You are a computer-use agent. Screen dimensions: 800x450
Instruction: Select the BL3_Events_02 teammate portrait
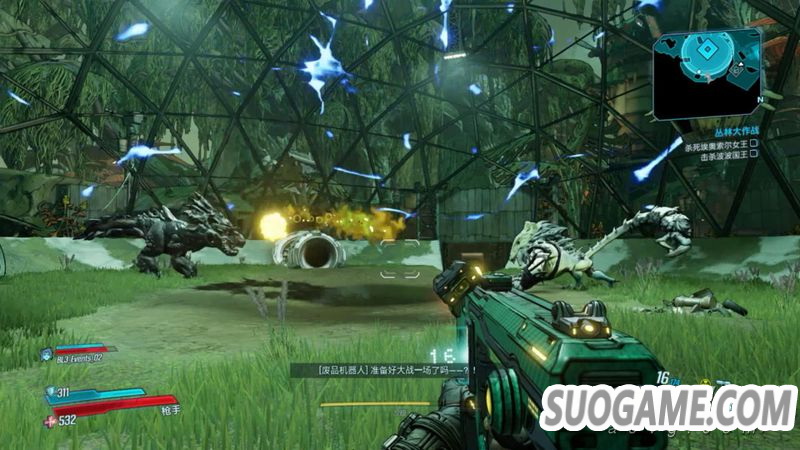point(46,355)
